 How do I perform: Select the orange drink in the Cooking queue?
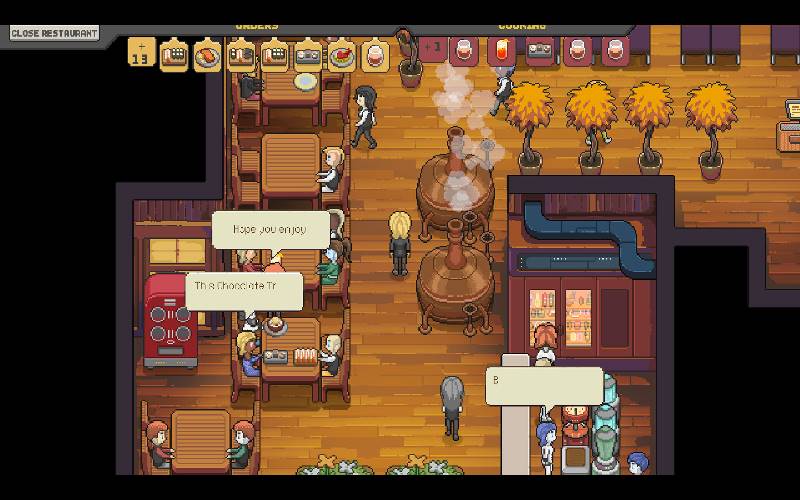tap(503, 50)
